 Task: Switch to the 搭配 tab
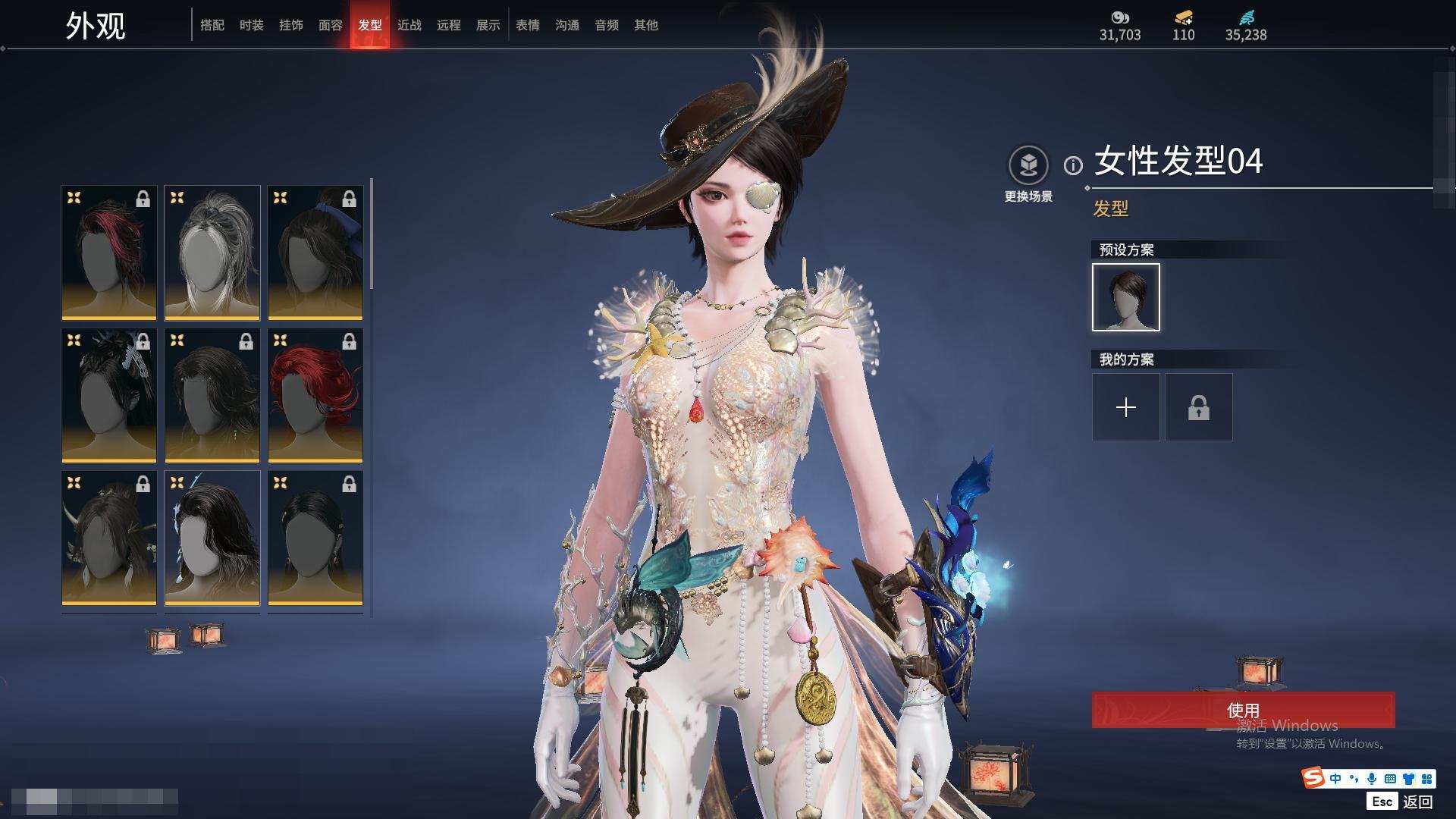point(212,25)
